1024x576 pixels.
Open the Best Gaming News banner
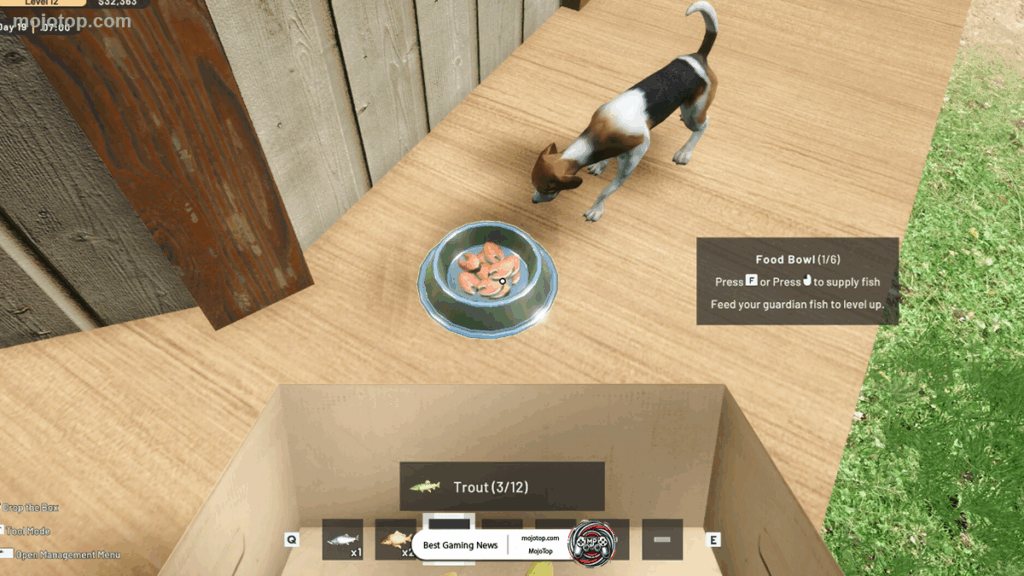[x=460, y=545]
